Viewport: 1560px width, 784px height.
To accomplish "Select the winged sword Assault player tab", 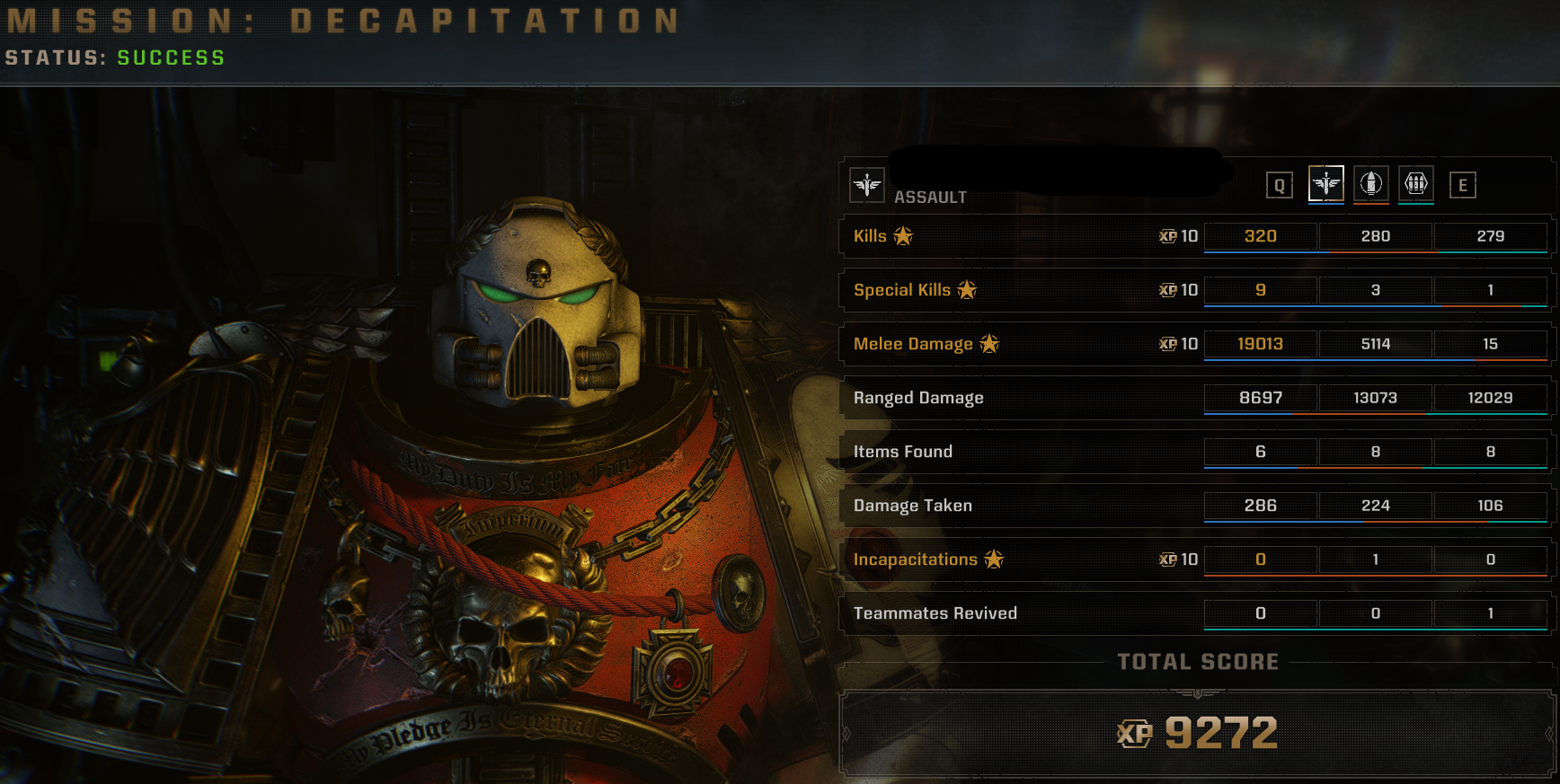I will pyautogui.click(x=1325, y=184).
